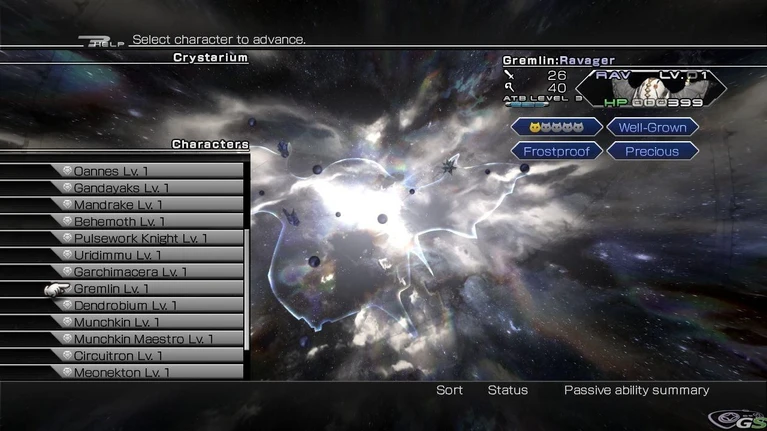
Task: Click the Well-Grown trait badge
Action: (x=652, y=127)
